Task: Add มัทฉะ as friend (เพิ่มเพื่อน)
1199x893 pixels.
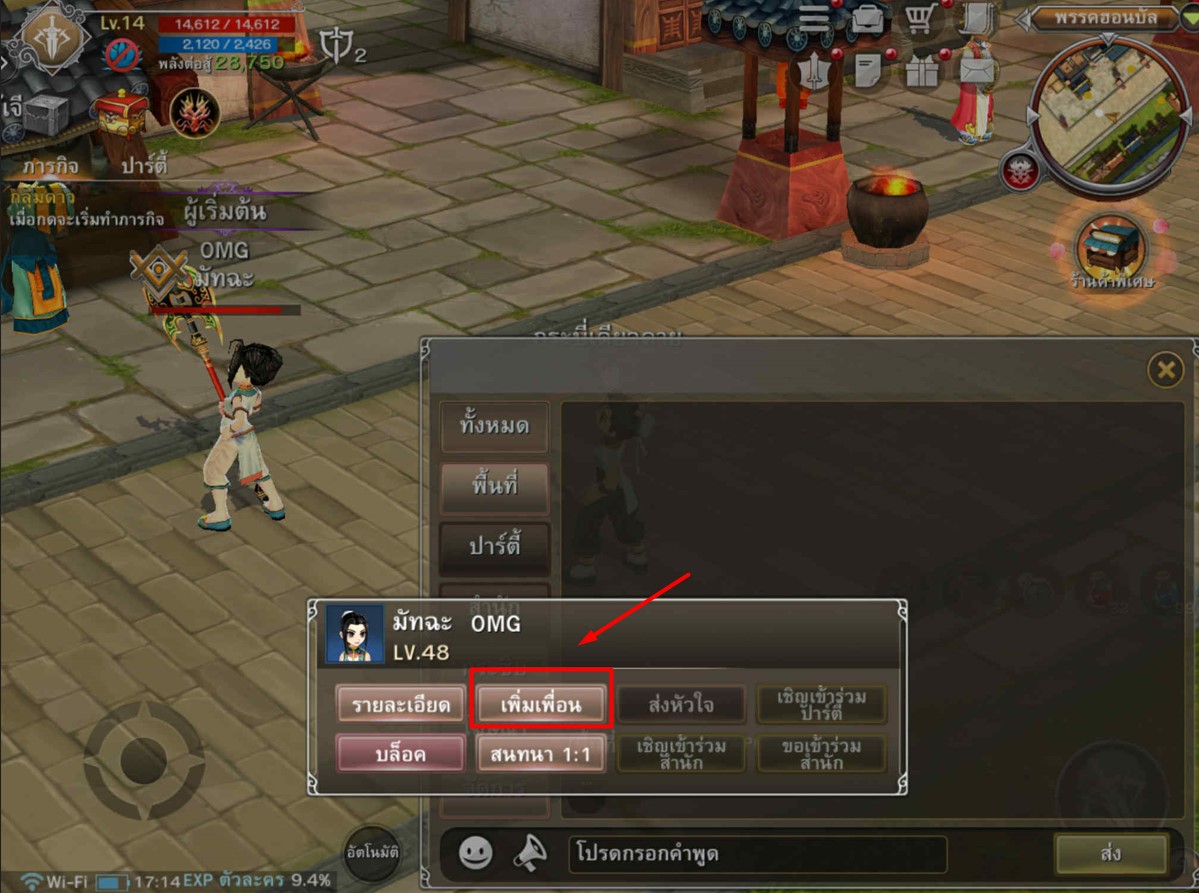Action: (x=541, y=704)
